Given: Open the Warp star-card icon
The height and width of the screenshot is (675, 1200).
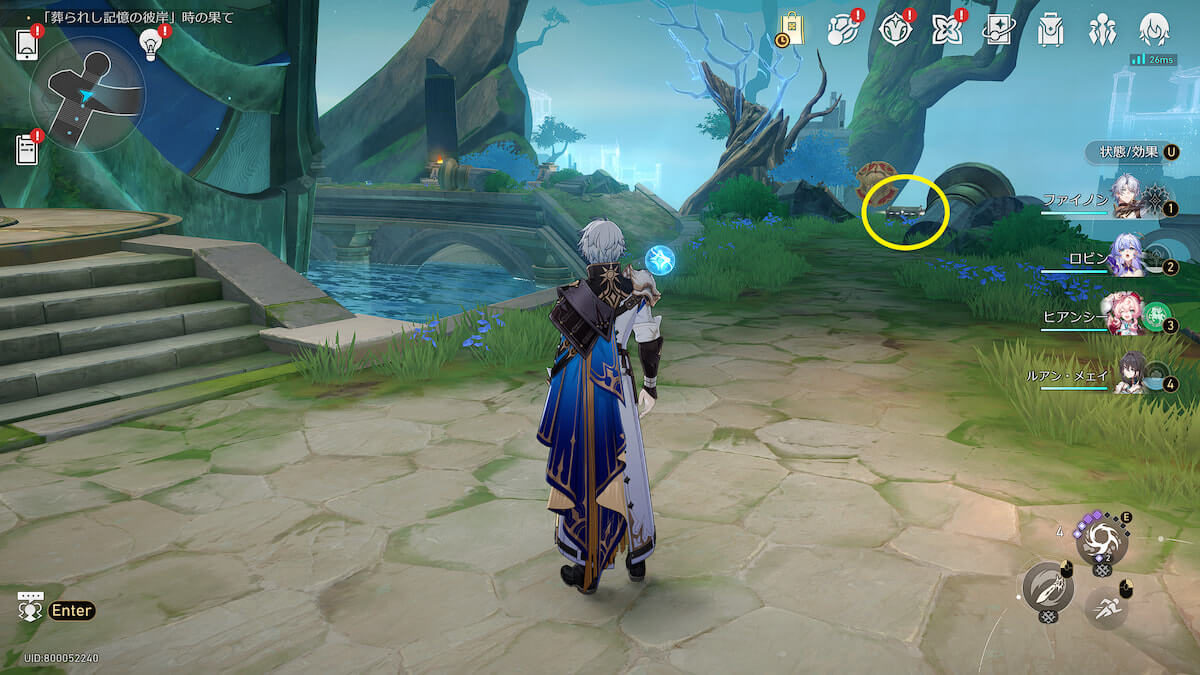Looking at the screenshot, I should [x=998, y=30].
